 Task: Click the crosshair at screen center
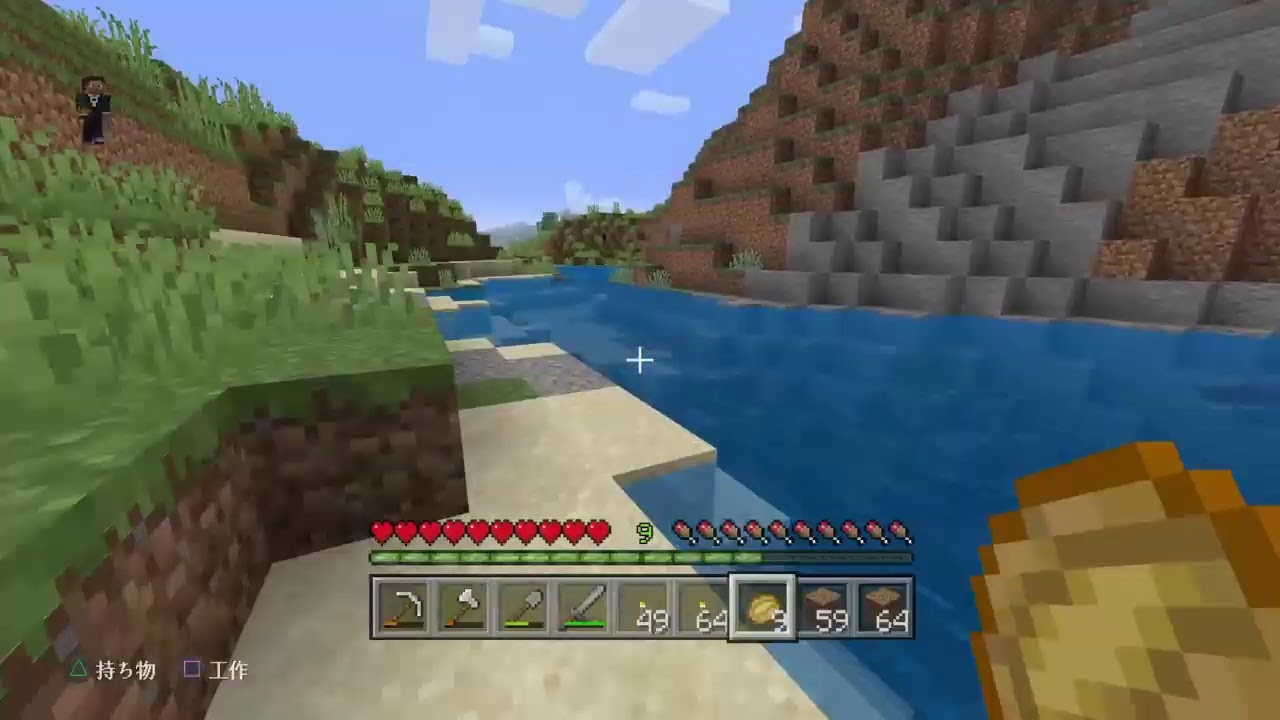pyautogui.click(x=640, y=360)
